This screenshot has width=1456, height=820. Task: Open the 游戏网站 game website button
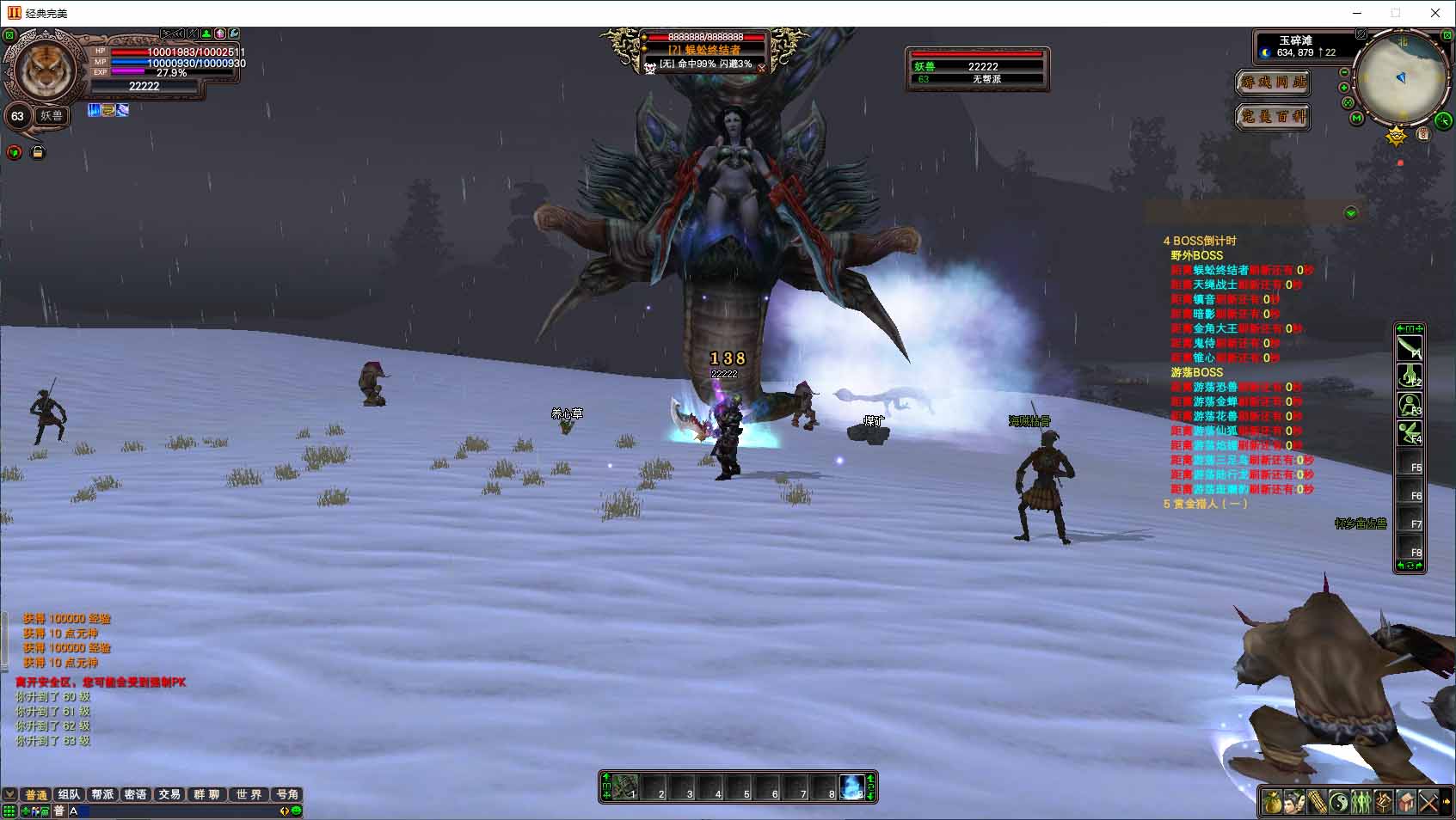click(x=1273, y=83)
